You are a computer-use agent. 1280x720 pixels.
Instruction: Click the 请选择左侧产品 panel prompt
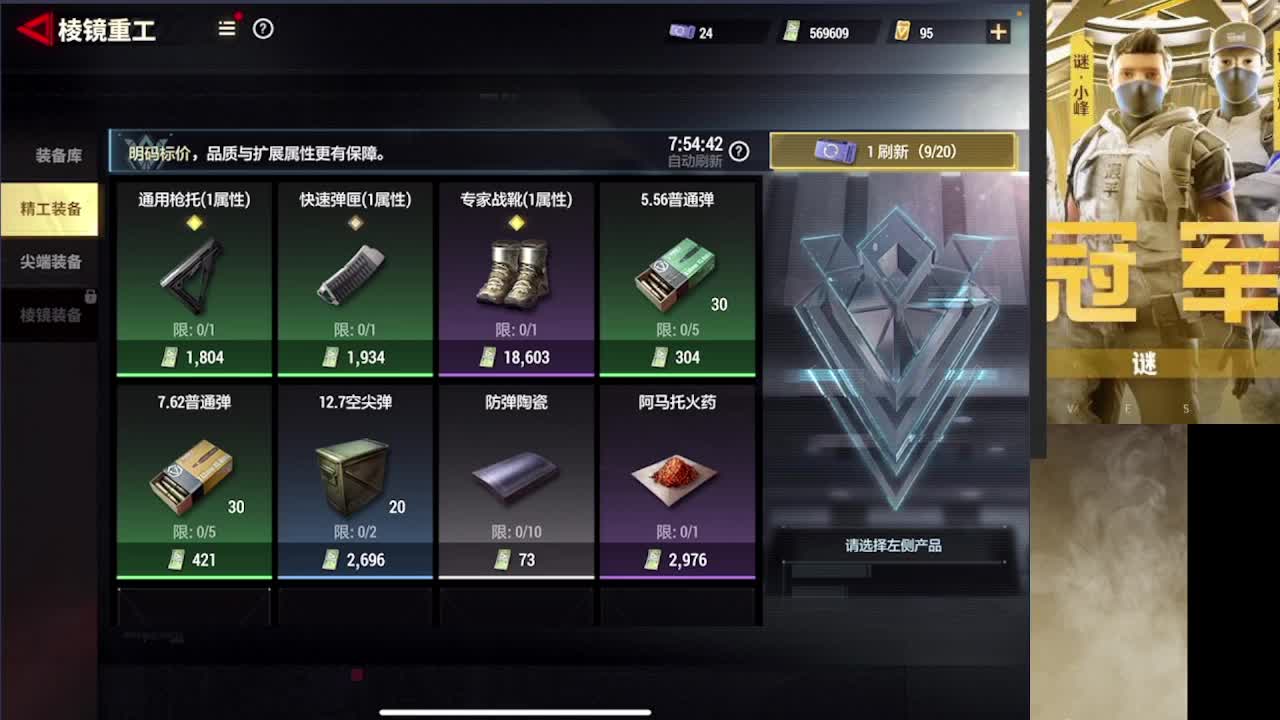pos(895,546)
